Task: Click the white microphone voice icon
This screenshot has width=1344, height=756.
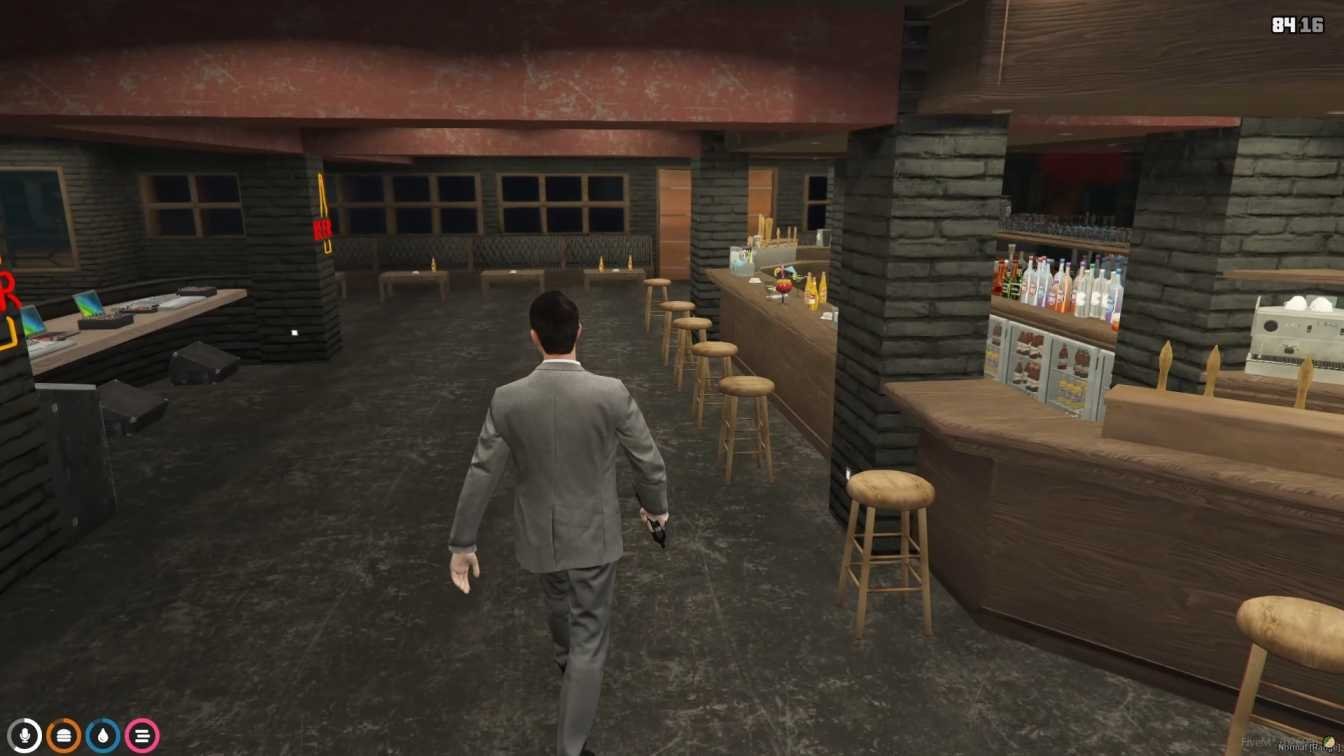Action: tap(25, 736)
